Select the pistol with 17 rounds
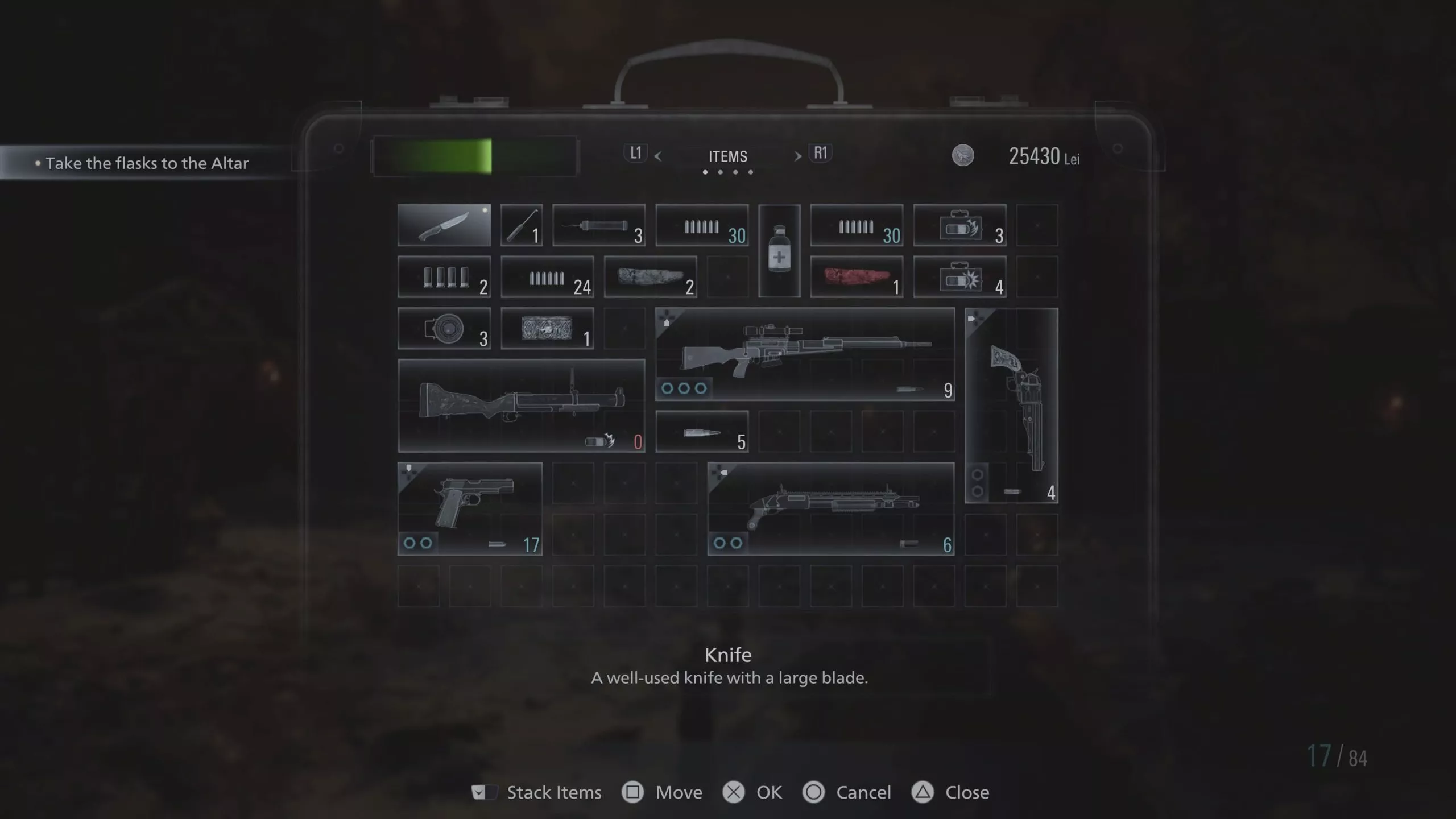This screenshot has height=819, width=1456. pyautogui.click(x=470, y=508)
